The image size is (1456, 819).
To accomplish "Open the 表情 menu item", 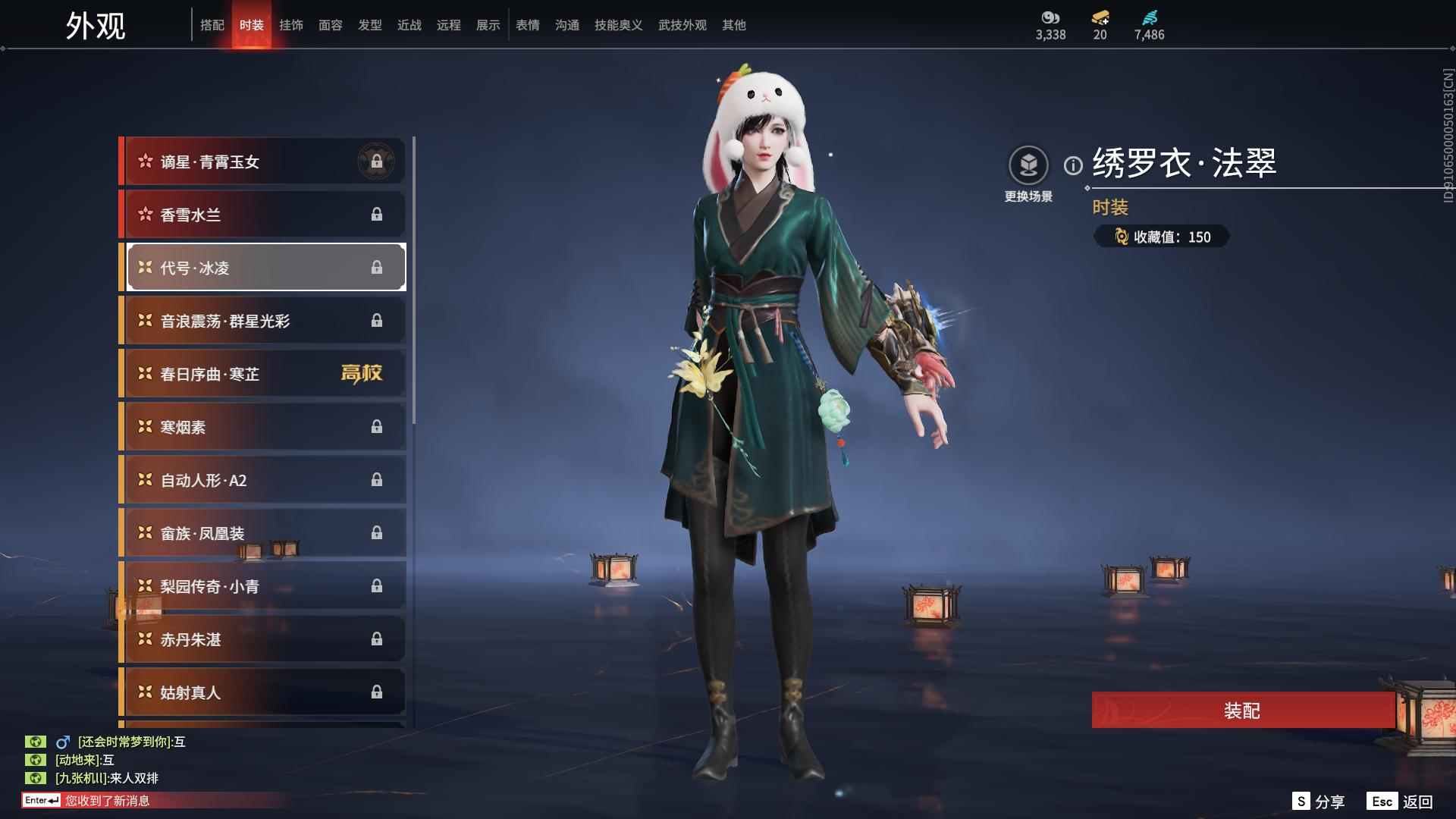I will [x=527, y=25].
